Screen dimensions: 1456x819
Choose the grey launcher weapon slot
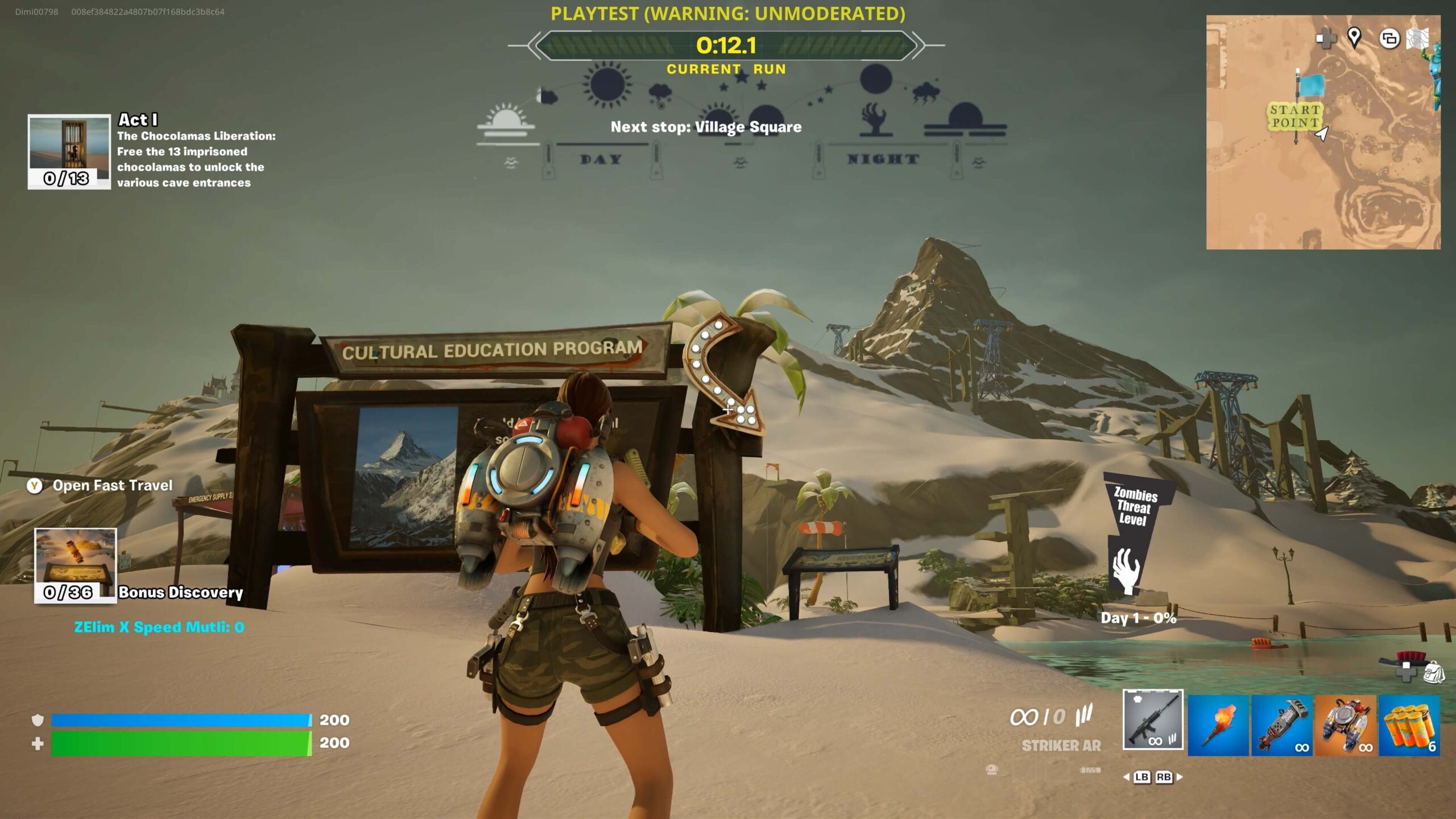1282,726
